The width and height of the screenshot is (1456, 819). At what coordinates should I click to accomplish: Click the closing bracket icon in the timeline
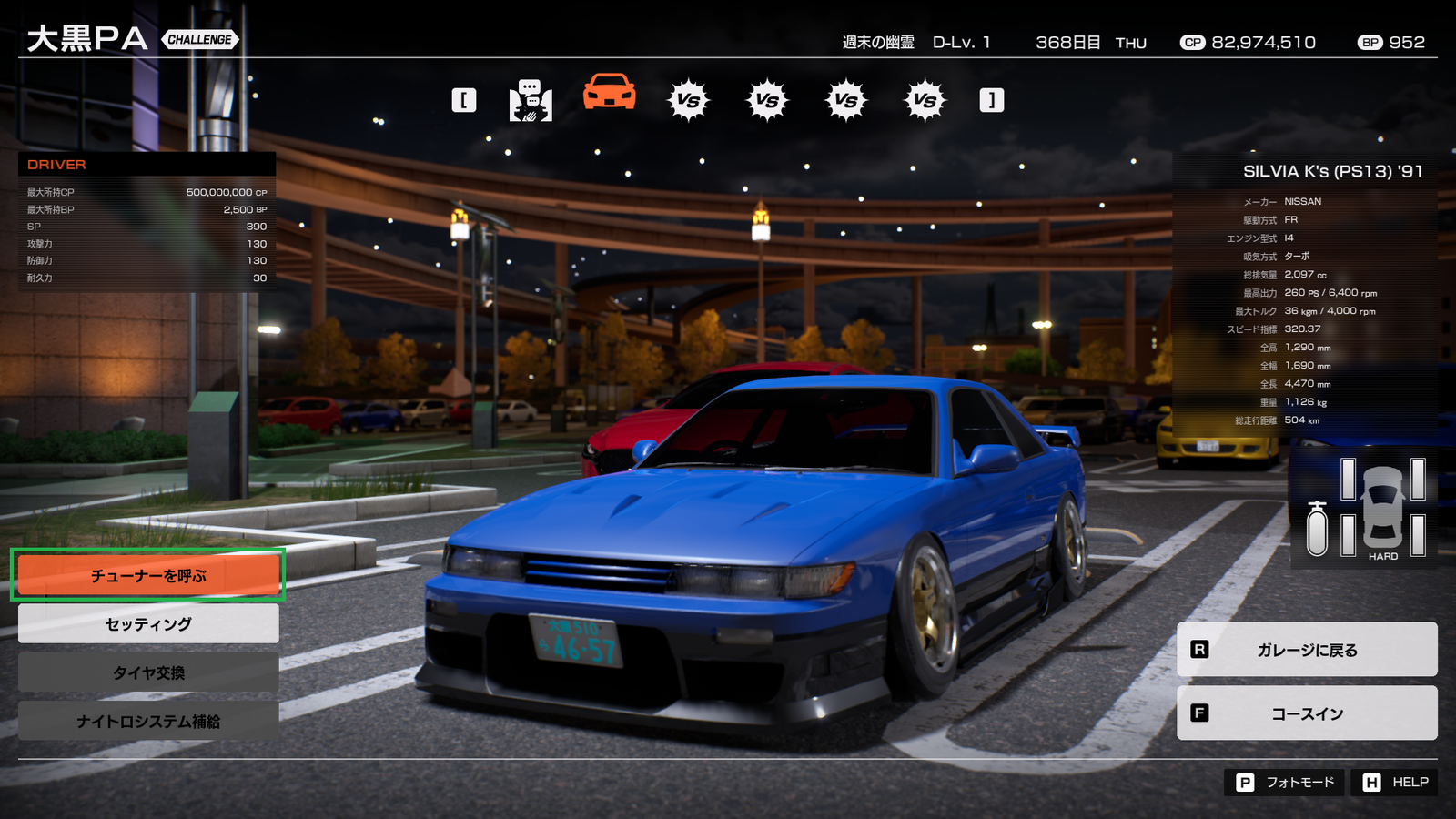pyautogui.click(x=991, y=99)
